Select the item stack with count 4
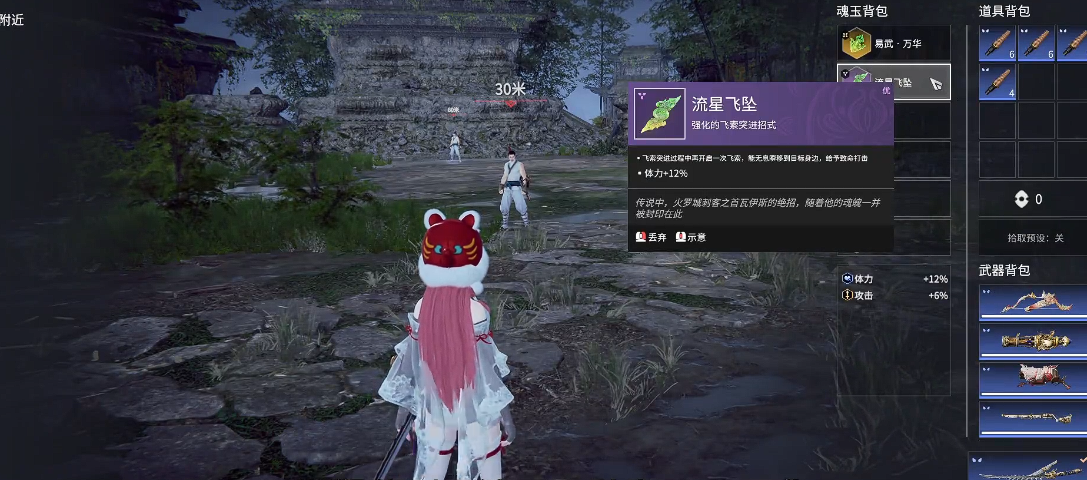Viewport: 1087px width, 480px height. coord(997,82)
